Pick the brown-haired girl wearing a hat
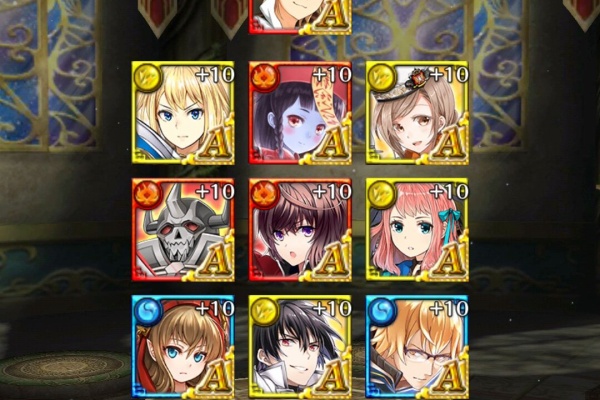The image size is (600, 400). pyautogui.click(x=417, y=112)
